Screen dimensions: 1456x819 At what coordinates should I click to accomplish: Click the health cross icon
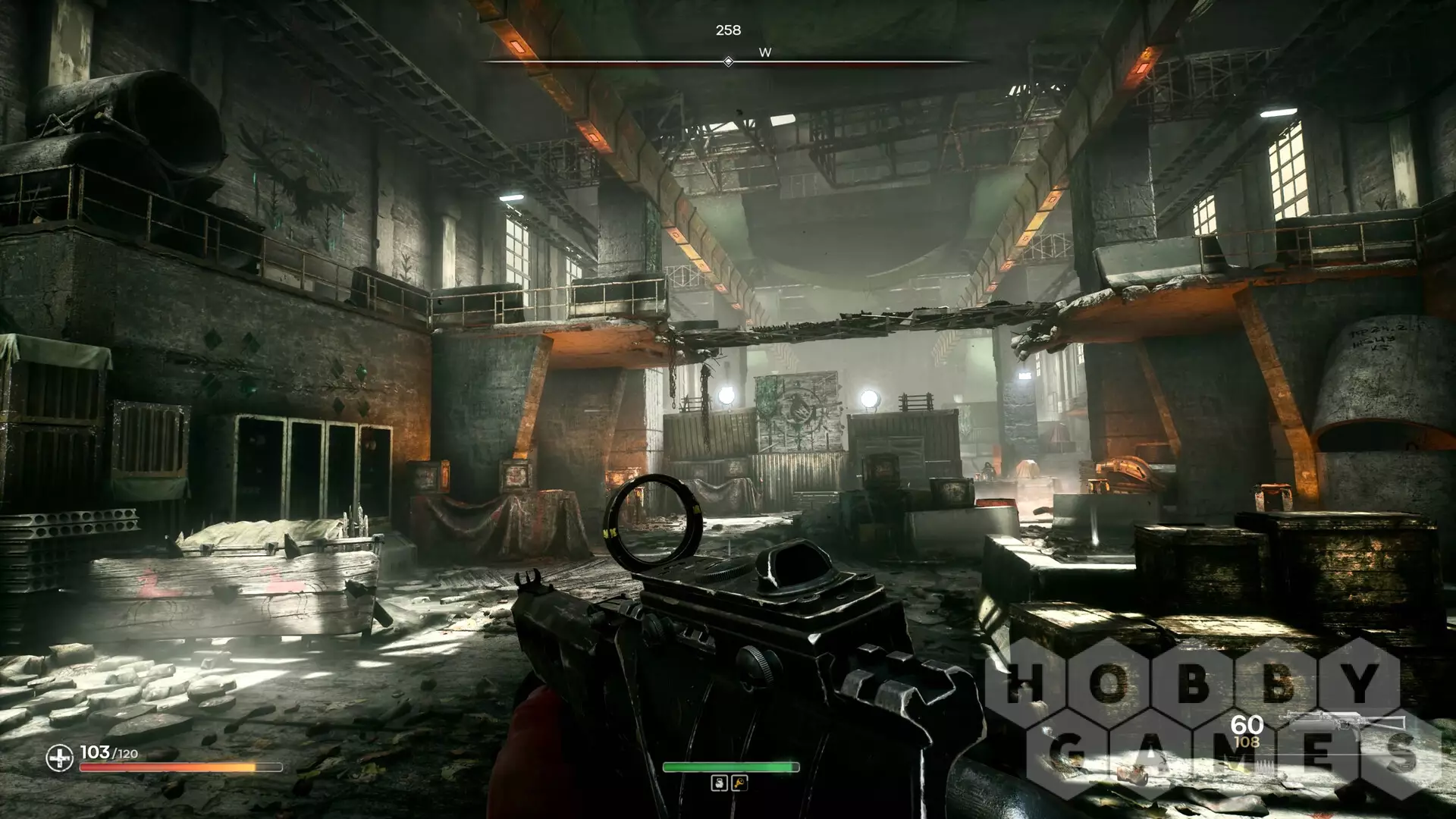59,758
